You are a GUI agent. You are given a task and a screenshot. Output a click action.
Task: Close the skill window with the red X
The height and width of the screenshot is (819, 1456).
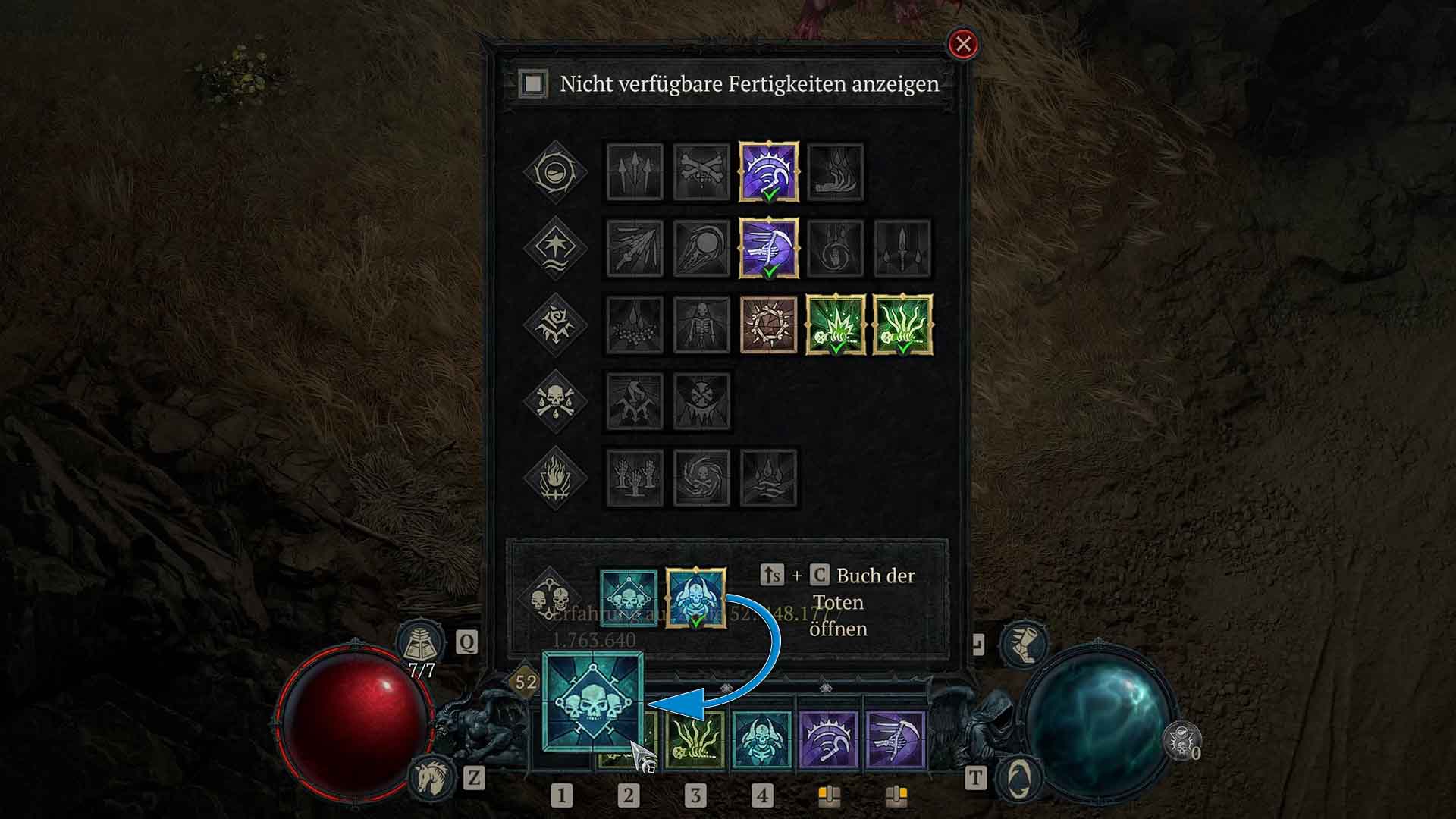click(962, 45)
